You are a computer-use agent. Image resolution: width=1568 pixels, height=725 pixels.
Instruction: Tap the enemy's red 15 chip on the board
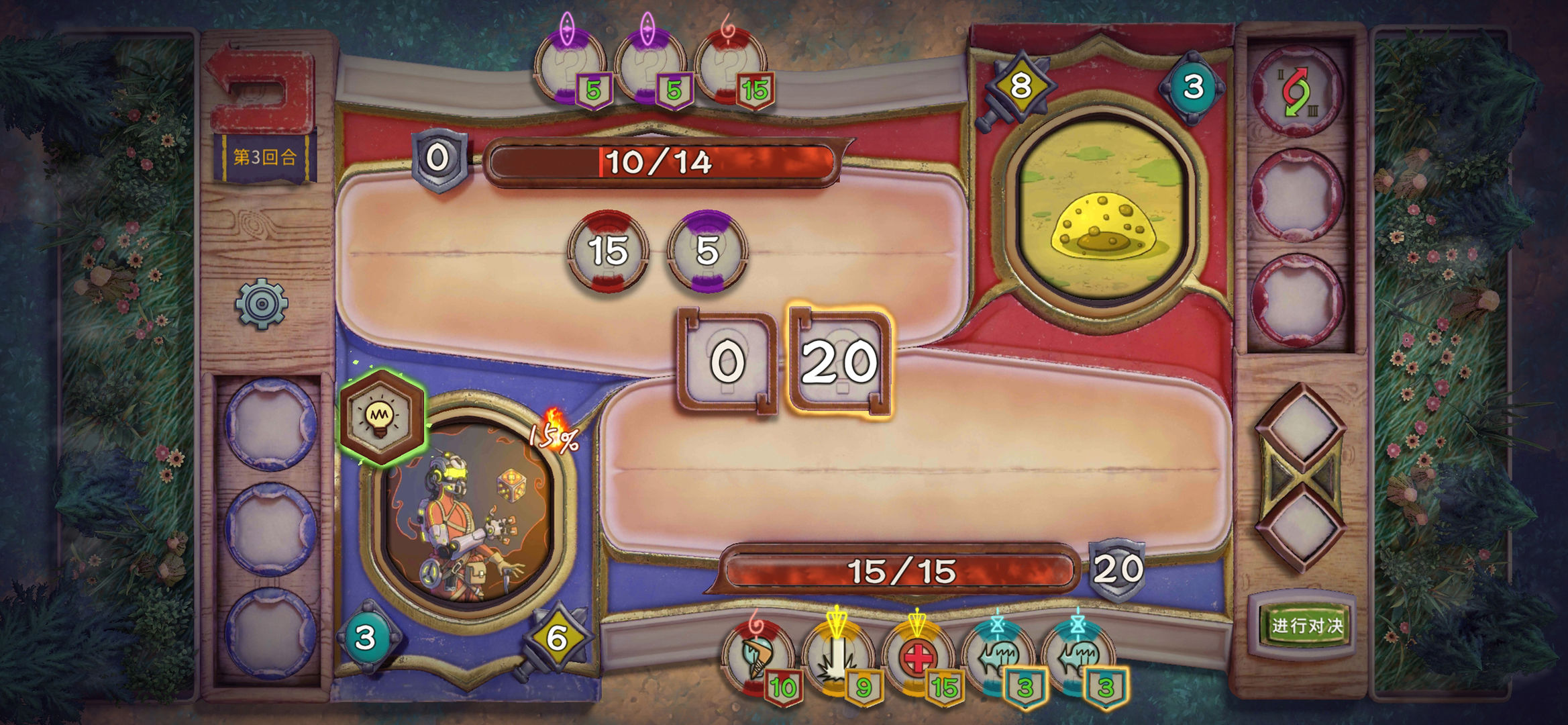click(608, 251)
